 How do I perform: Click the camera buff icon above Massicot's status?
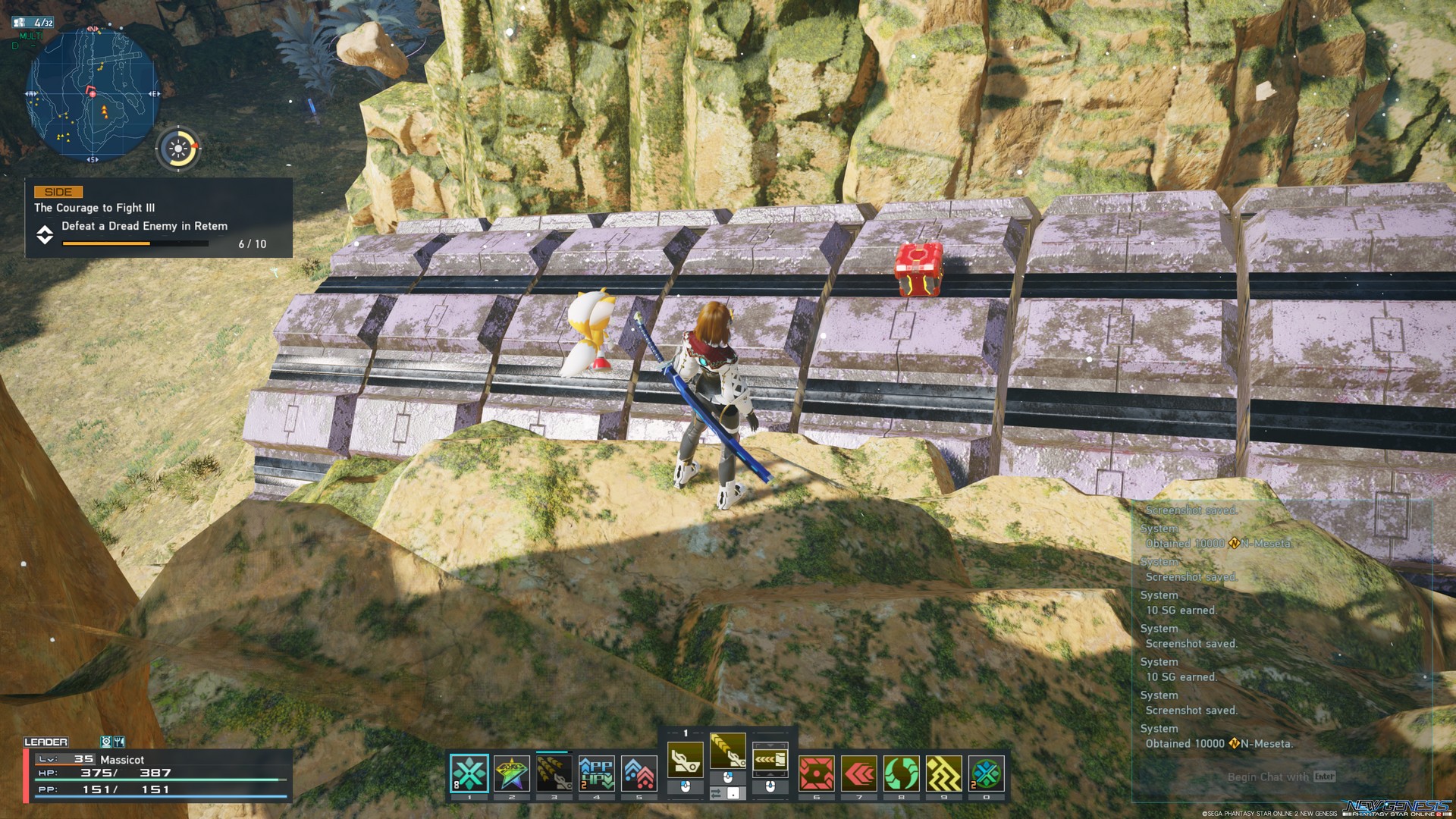(106, 742)
